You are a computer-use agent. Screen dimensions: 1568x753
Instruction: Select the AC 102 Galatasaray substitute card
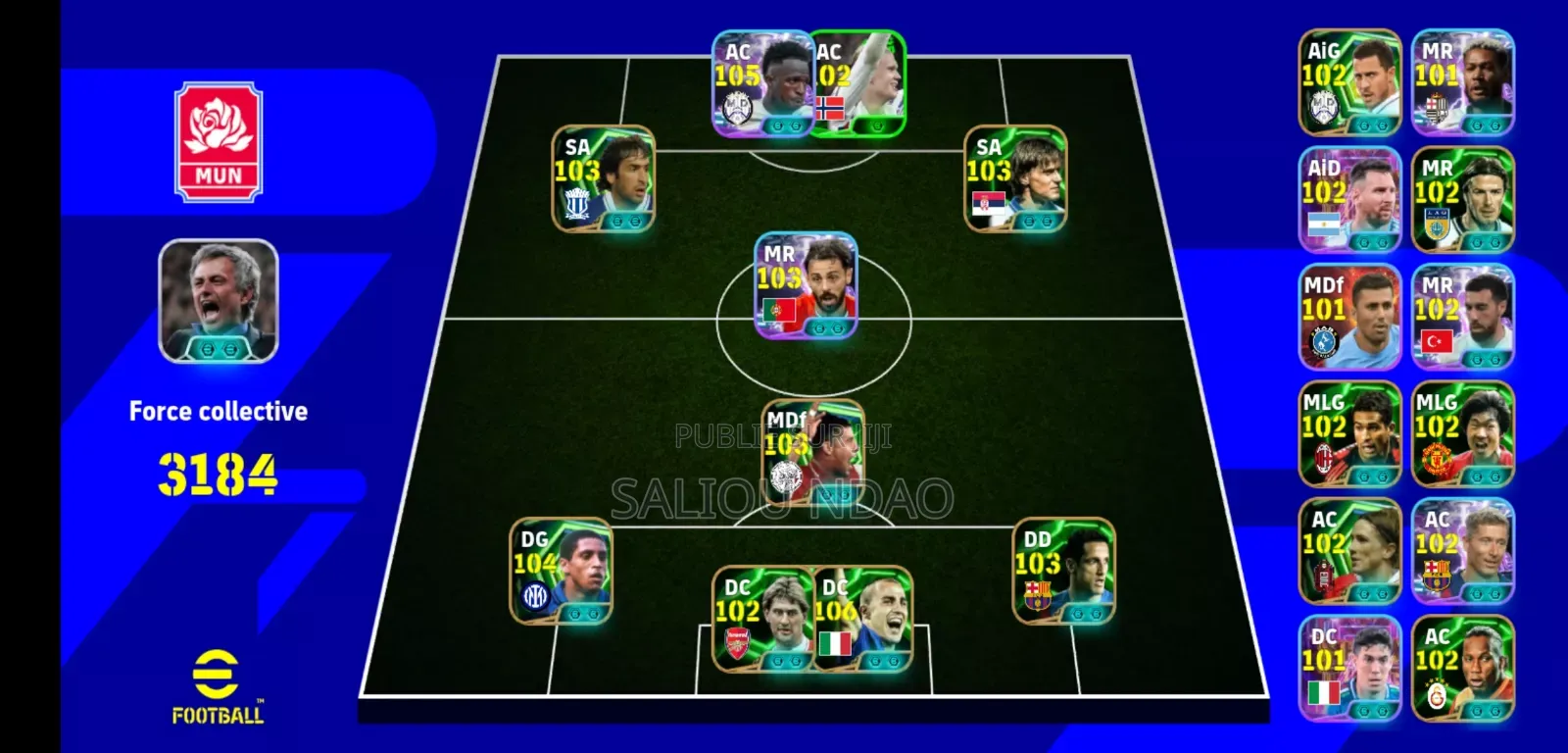[1462, 669]
